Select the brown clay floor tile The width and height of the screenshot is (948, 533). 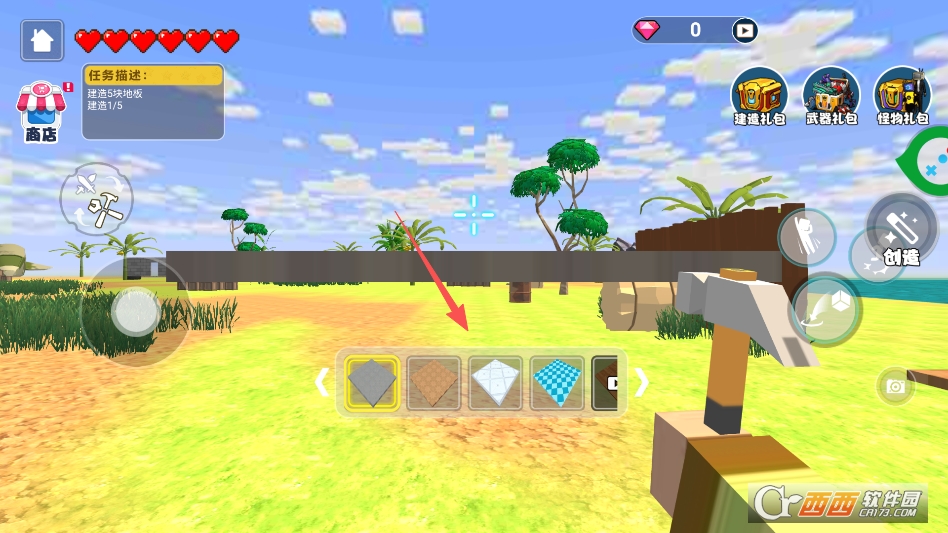click(x=434, y=382)
